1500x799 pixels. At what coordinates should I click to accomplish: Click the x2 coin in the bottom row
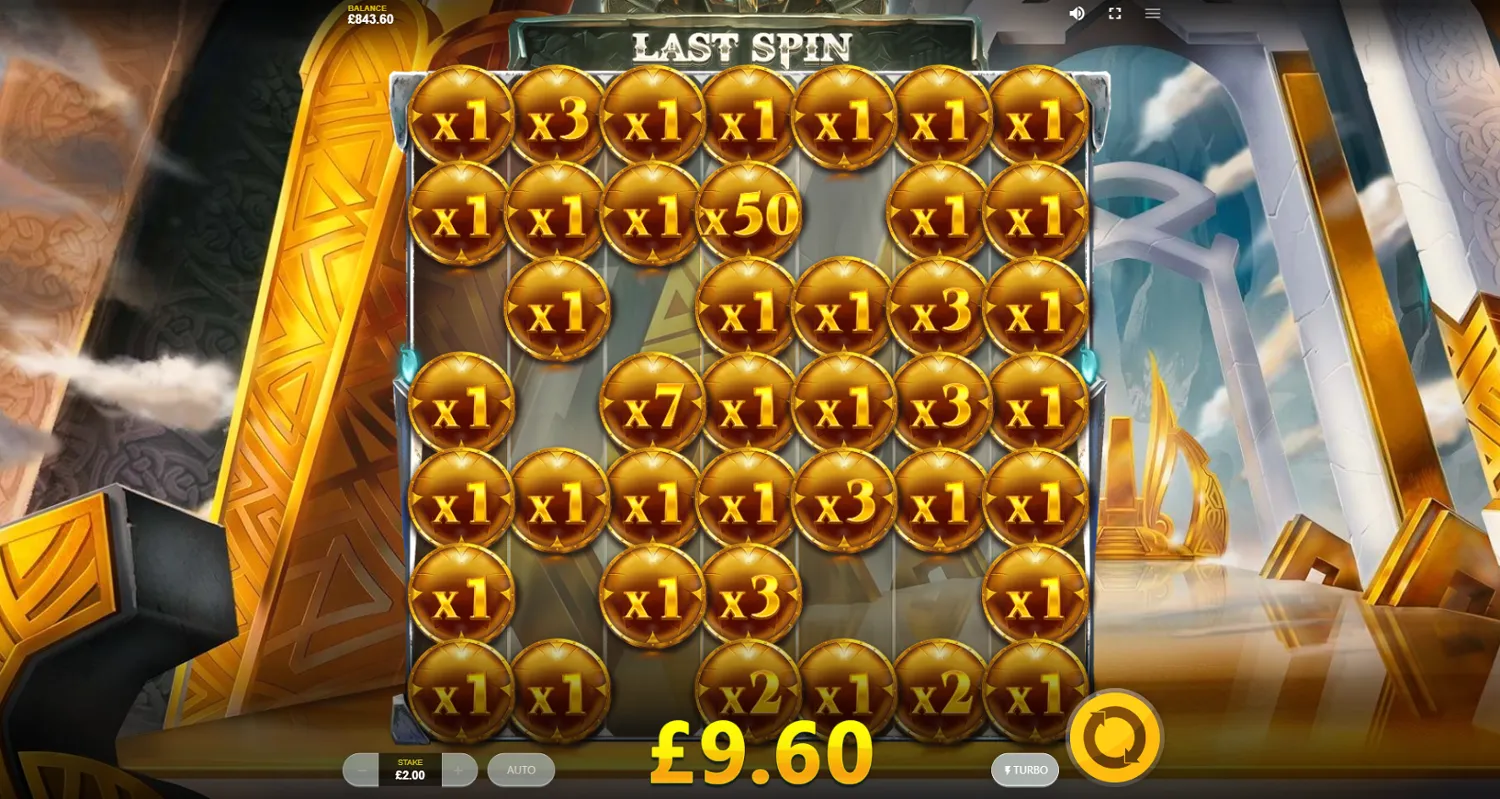pos(750,690)
